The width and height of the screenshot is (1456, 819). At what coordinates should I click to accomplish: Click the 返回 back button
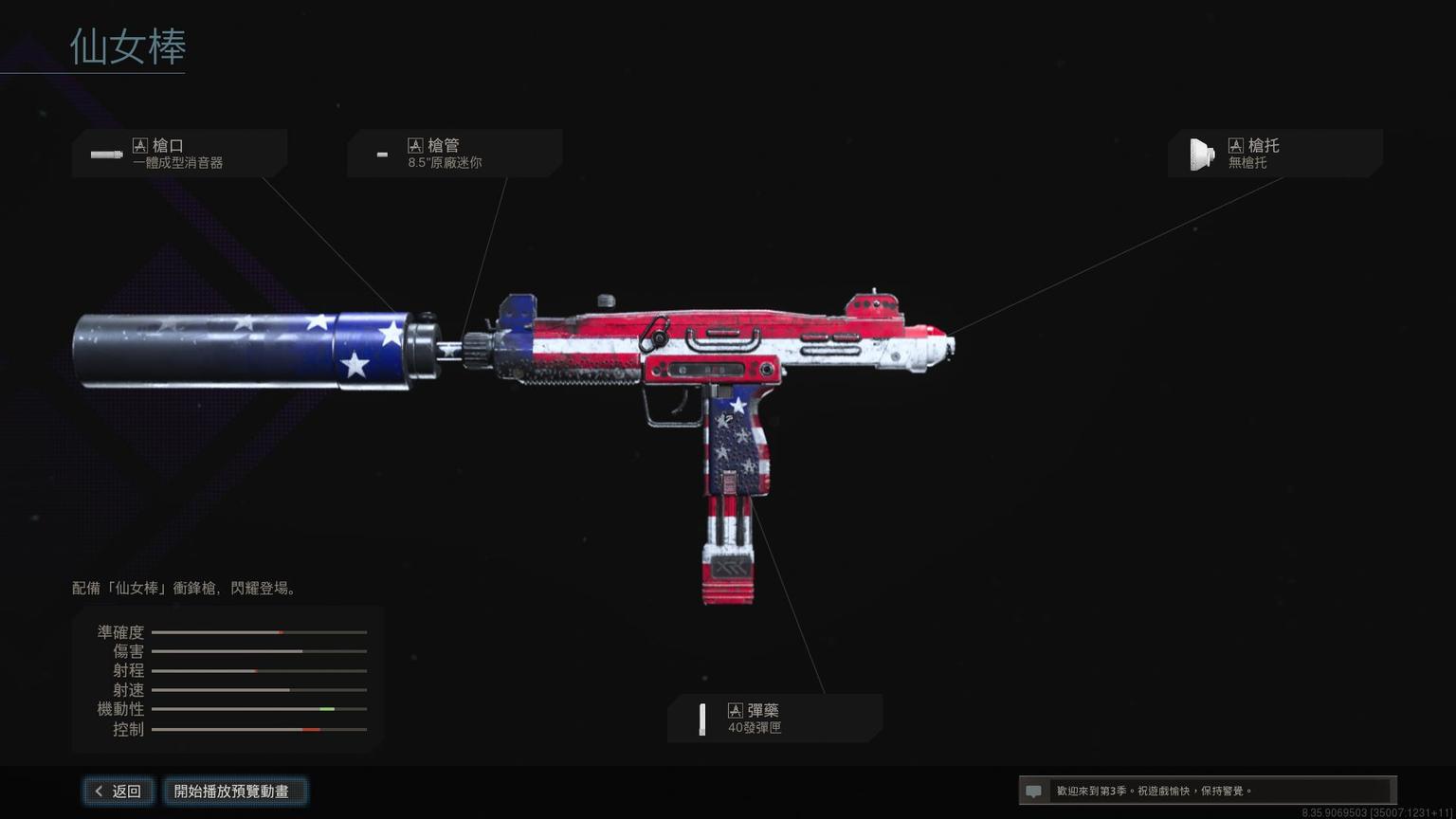click(x=118, y=792)
